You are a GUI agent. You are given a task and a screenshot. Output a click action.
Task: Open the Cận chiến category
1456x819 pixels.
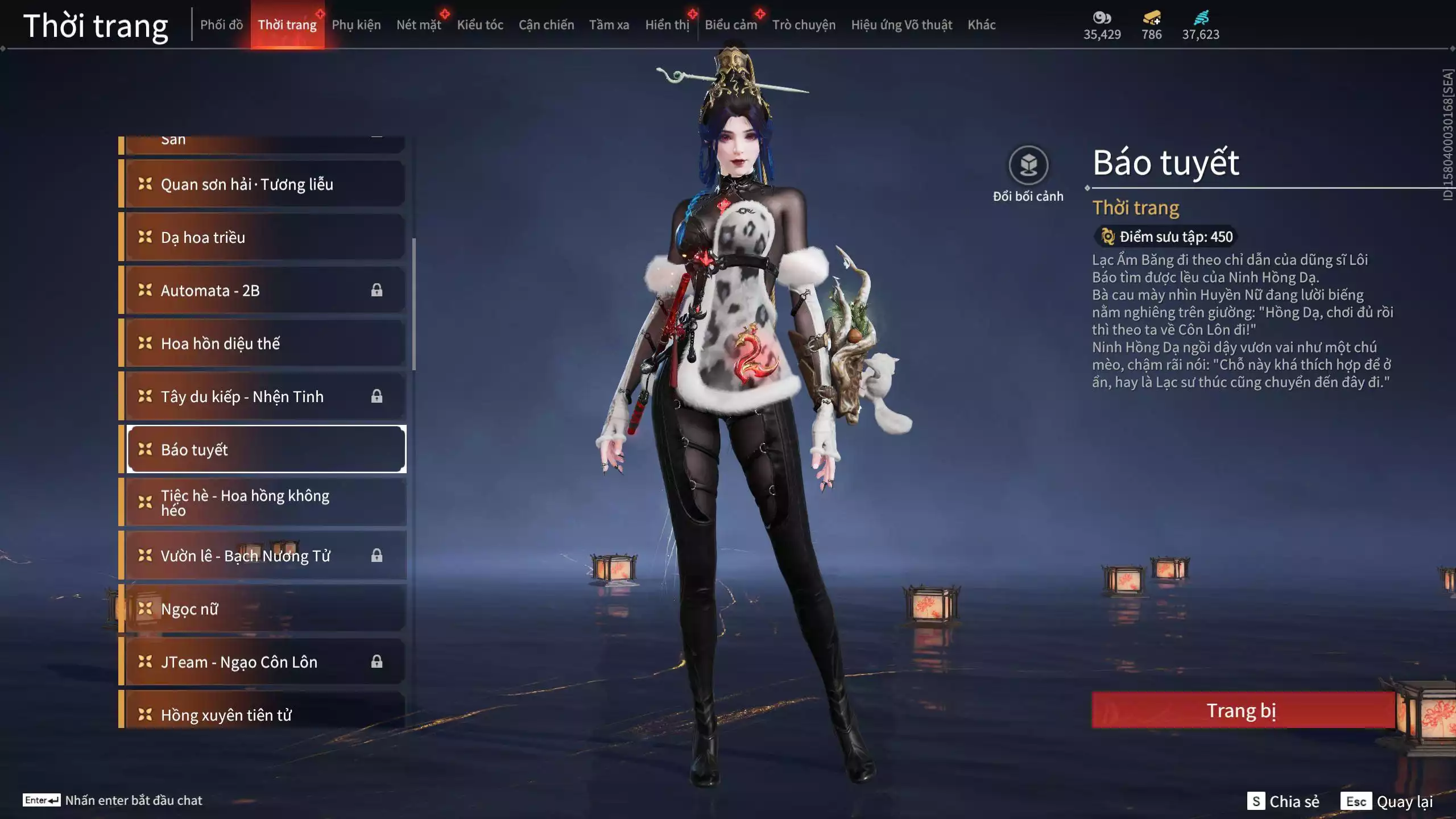coord(546,25)
